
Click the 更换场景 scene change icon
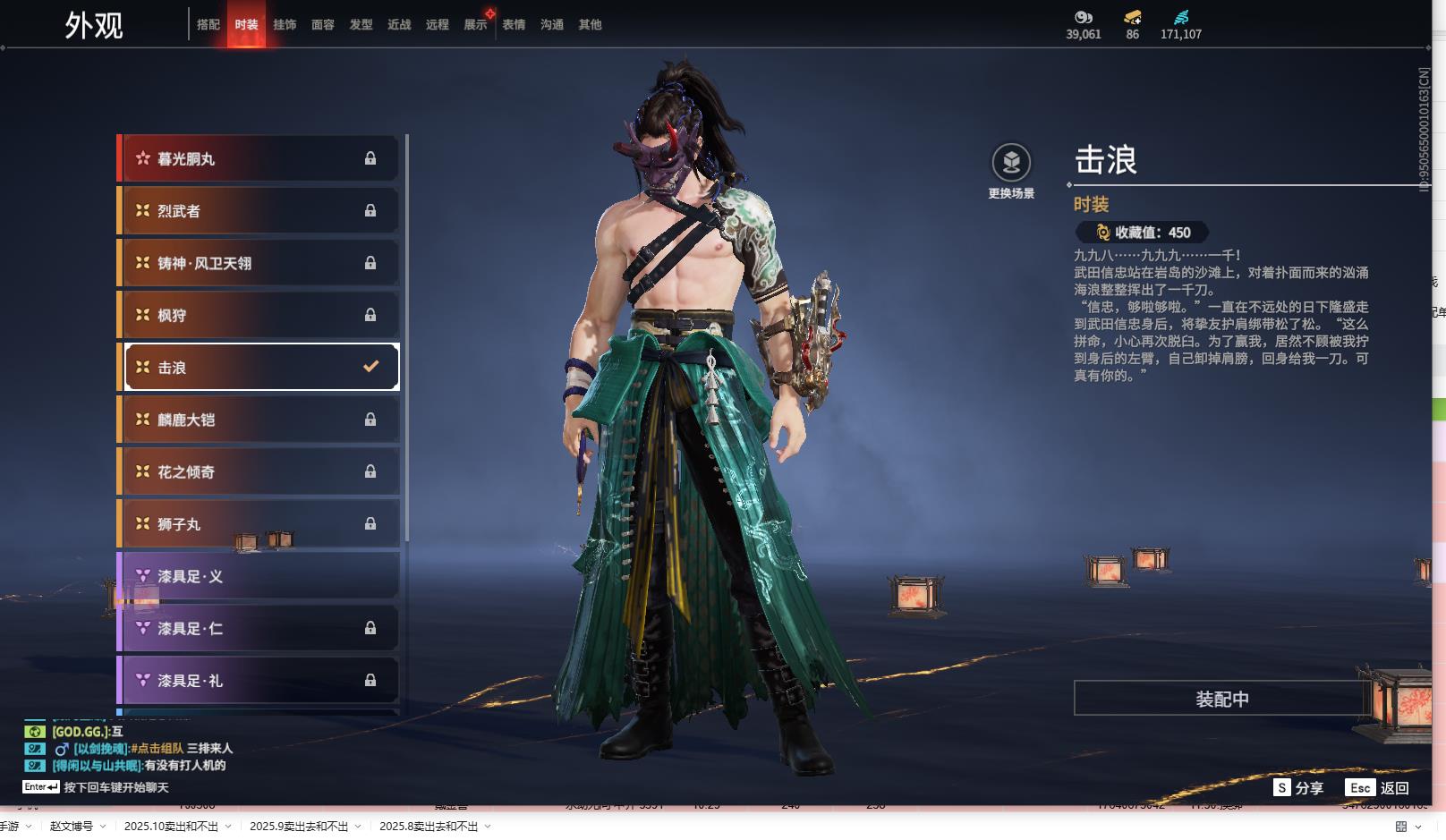pyautogui.click(x=1011, y=163)
